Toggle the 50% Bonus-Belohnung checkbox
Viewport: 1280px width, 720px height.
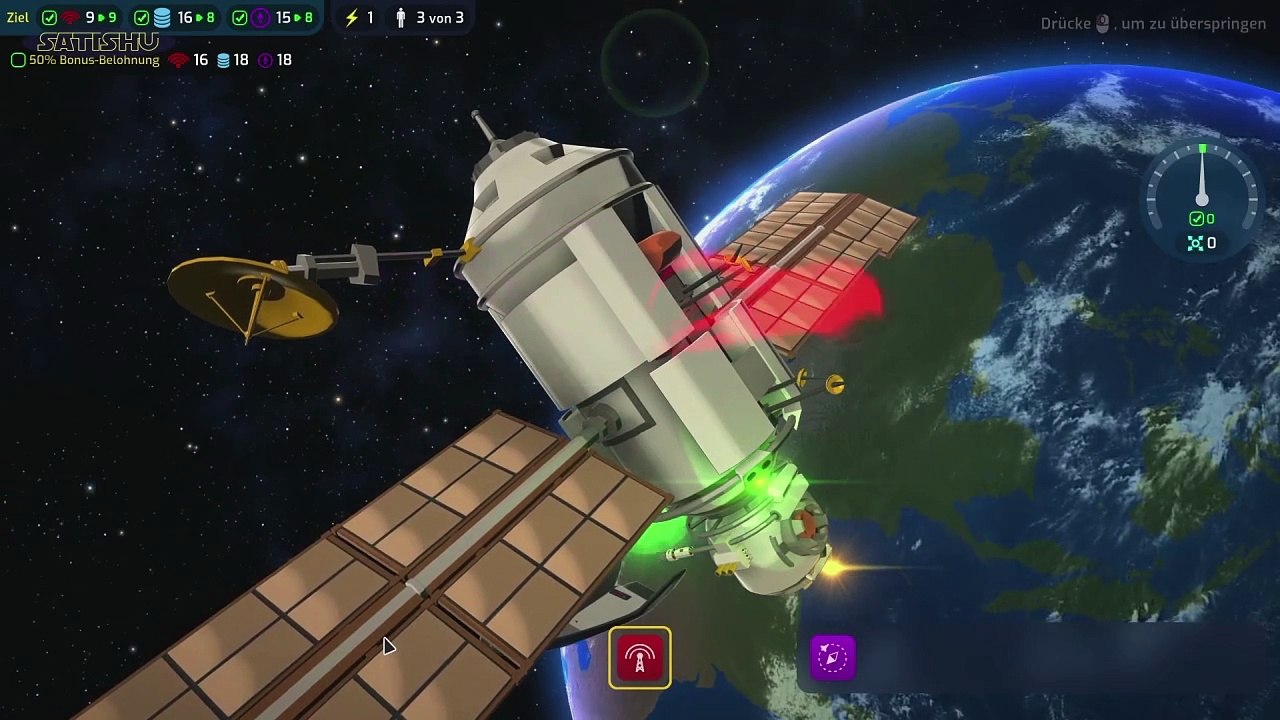point(18,60)
